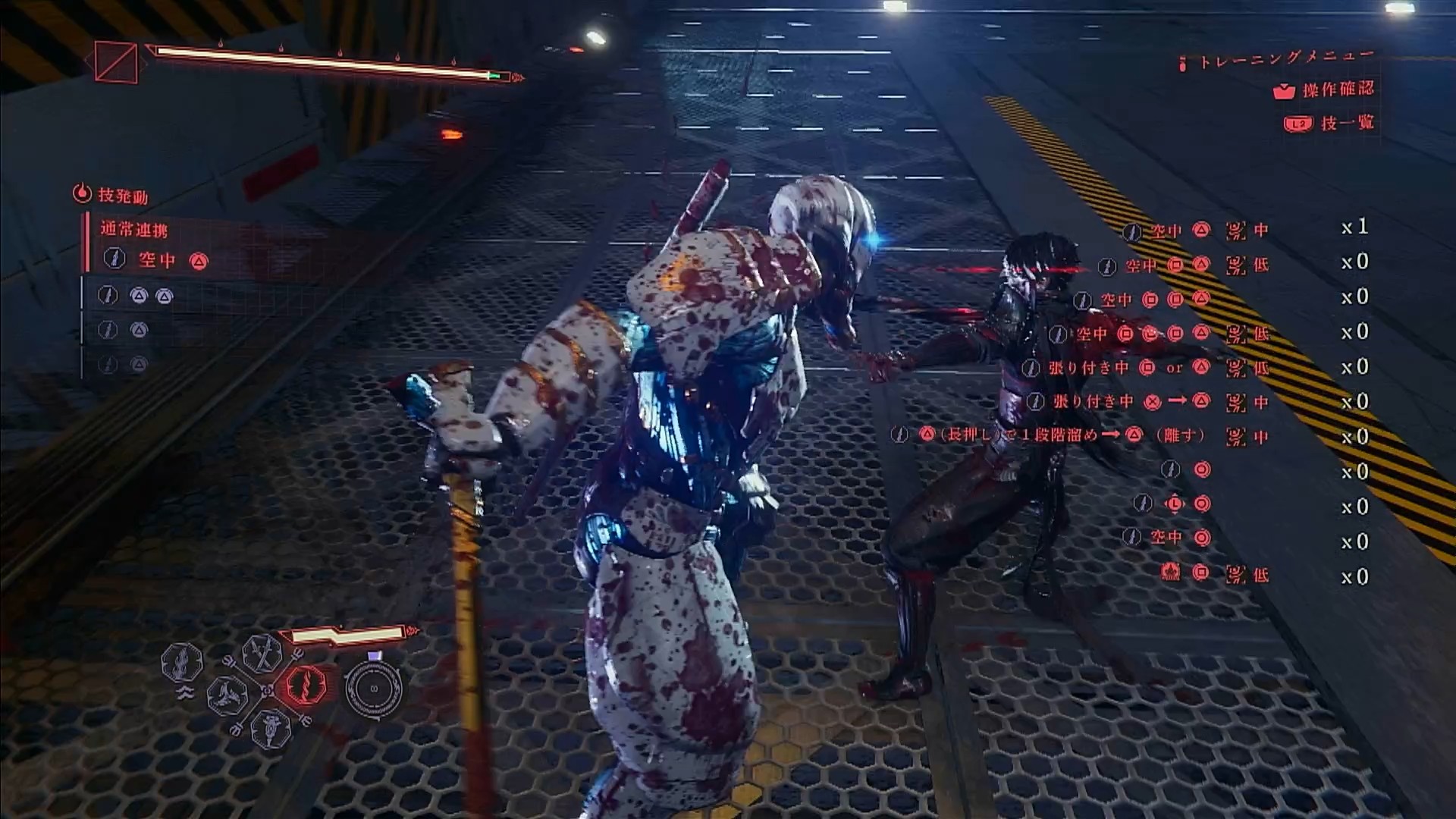The height and width of the screenshot is (819, 1456).
Task: Select the 操作確認 controls check entry
Action: 1338,89
